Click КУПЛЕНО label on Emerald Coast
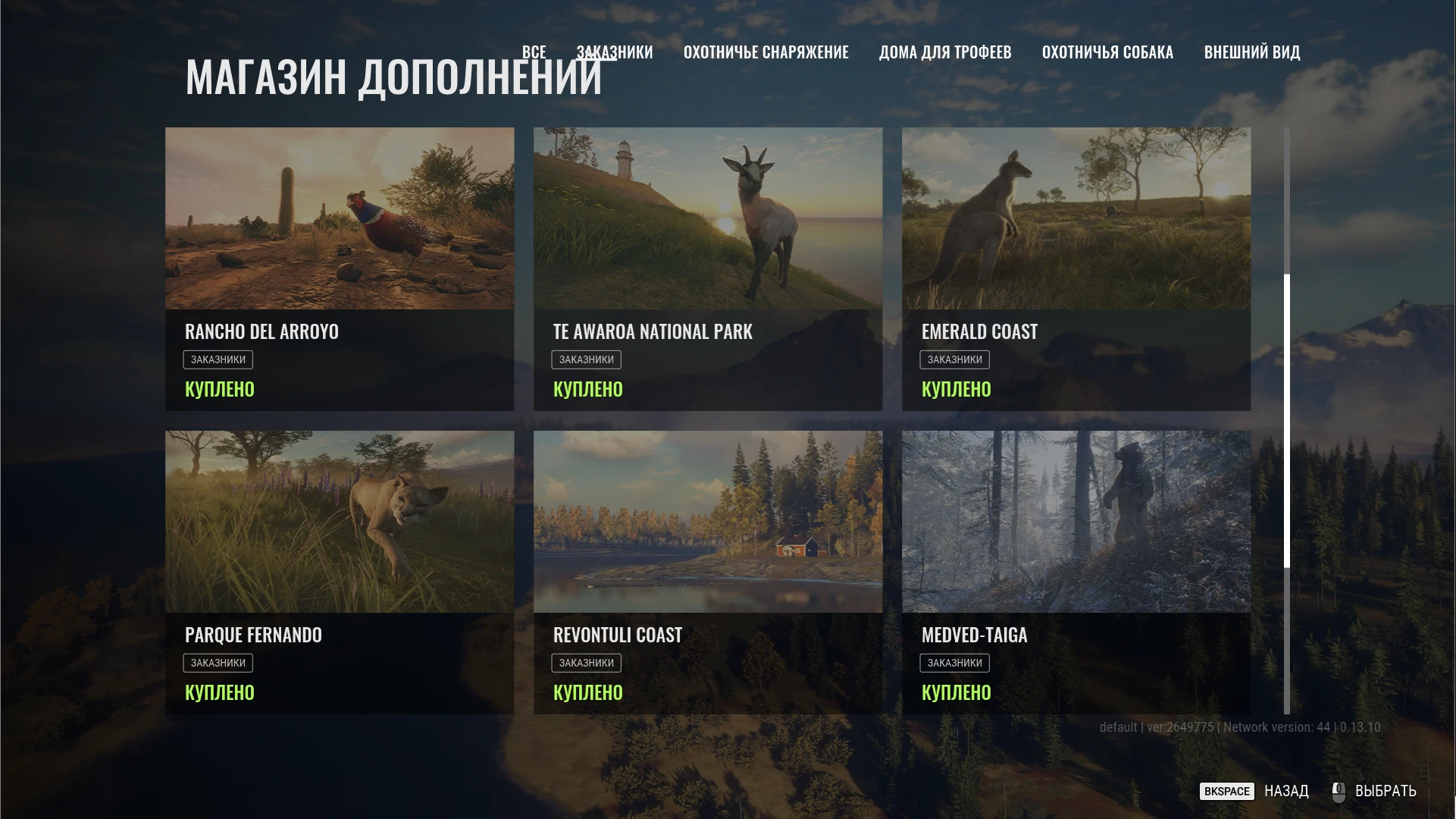Screen dimensions: 1456x819 click(956, 389)
